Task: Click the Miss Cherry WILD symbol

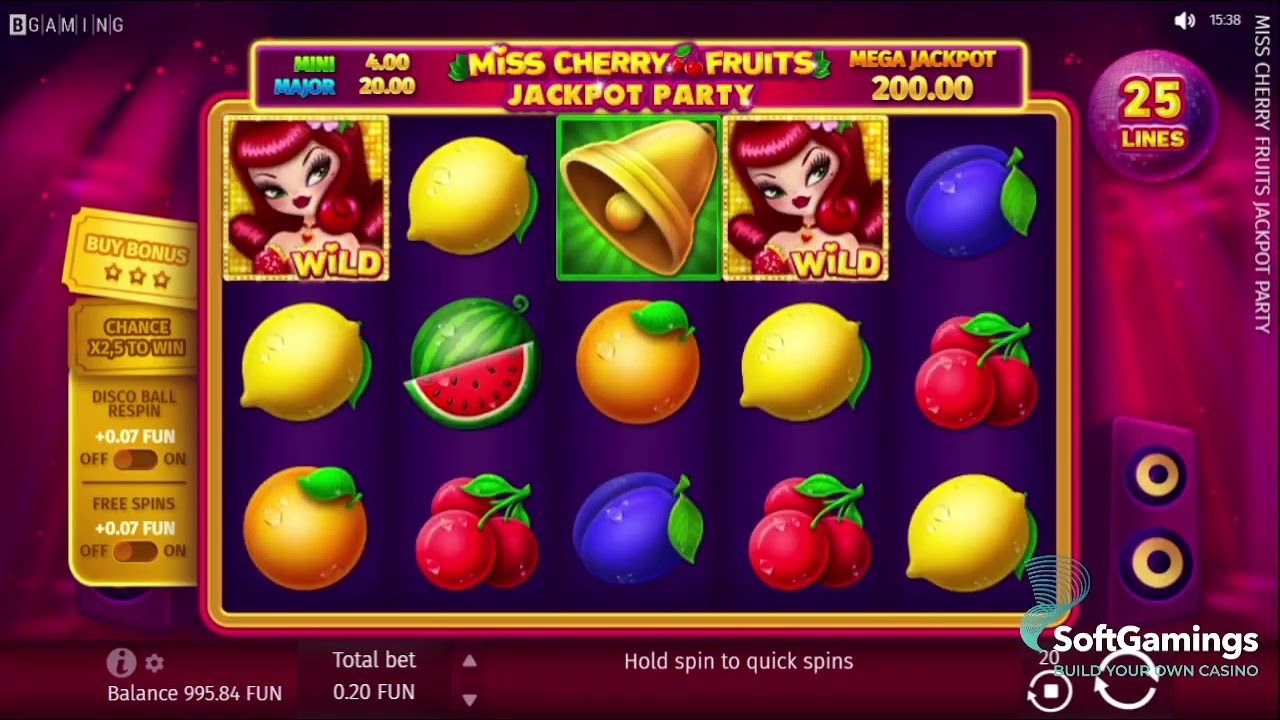Action: pyautogui.click(x=306, y=196)
